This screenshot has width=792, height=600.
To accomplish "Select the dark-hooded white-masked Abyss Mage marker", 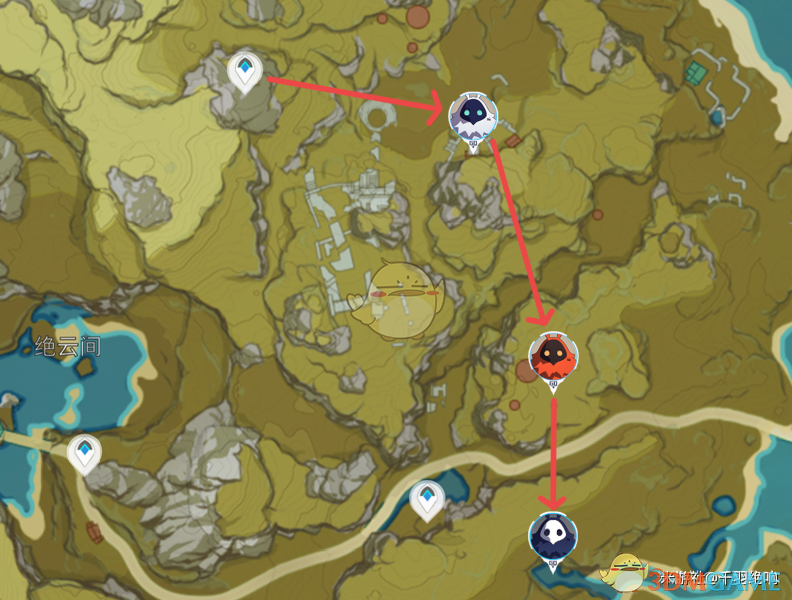I will 553,535.
